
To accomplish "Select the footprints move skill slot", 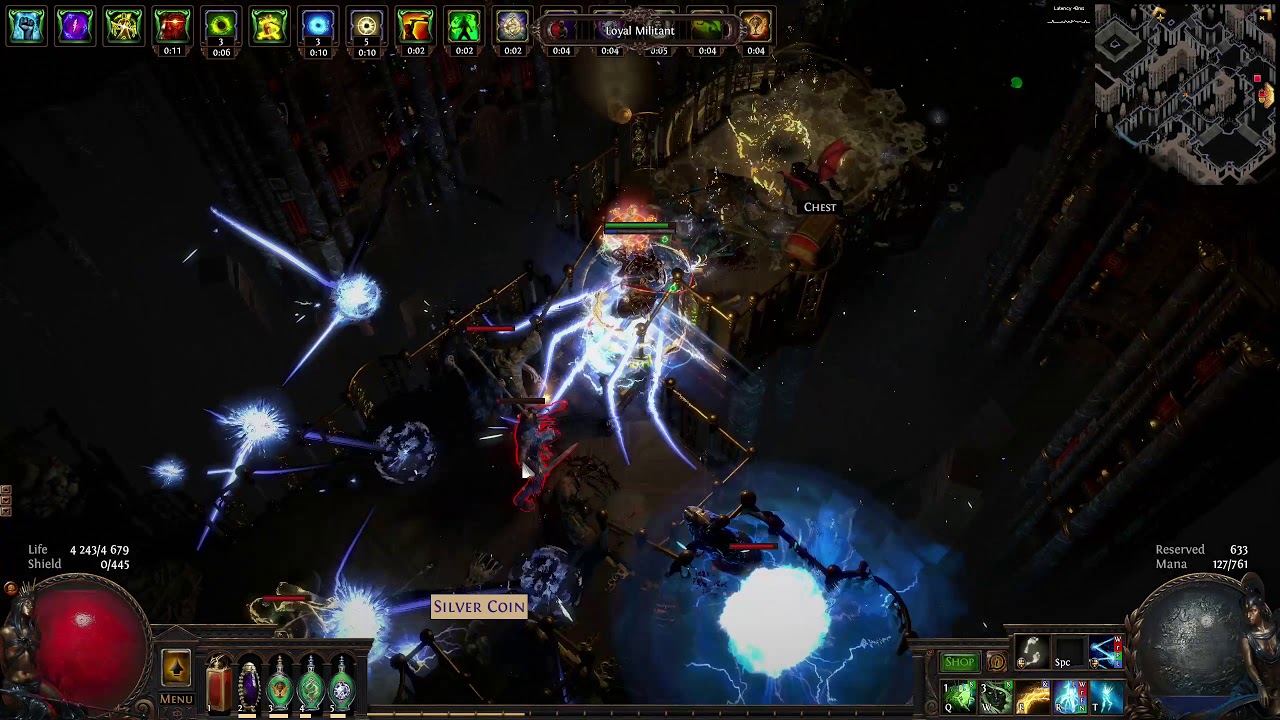I will 1032,654.
